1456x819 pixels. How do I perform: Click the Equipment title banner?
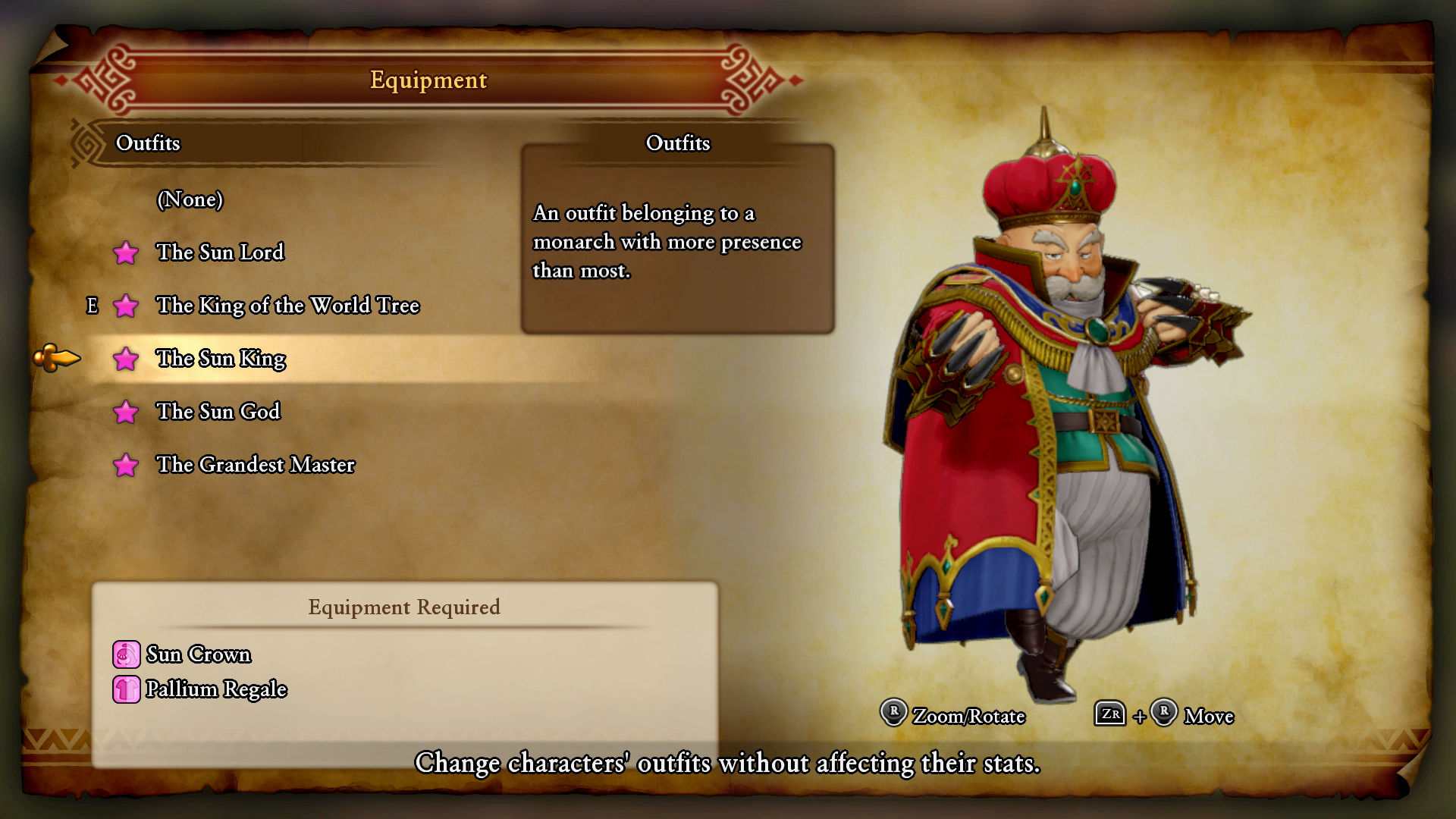pos(427,80)
